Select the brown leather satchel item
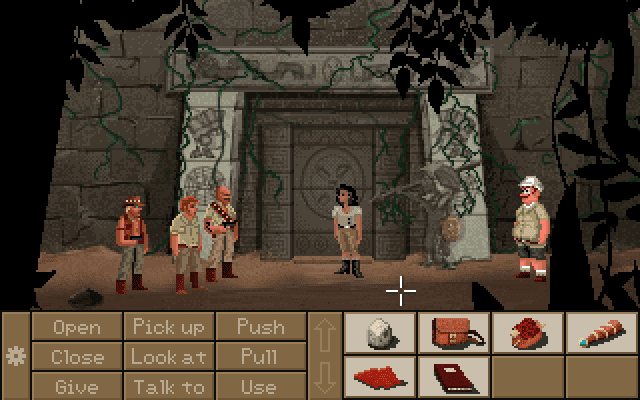This screenshot has height=400, width=640. point(455,333)
